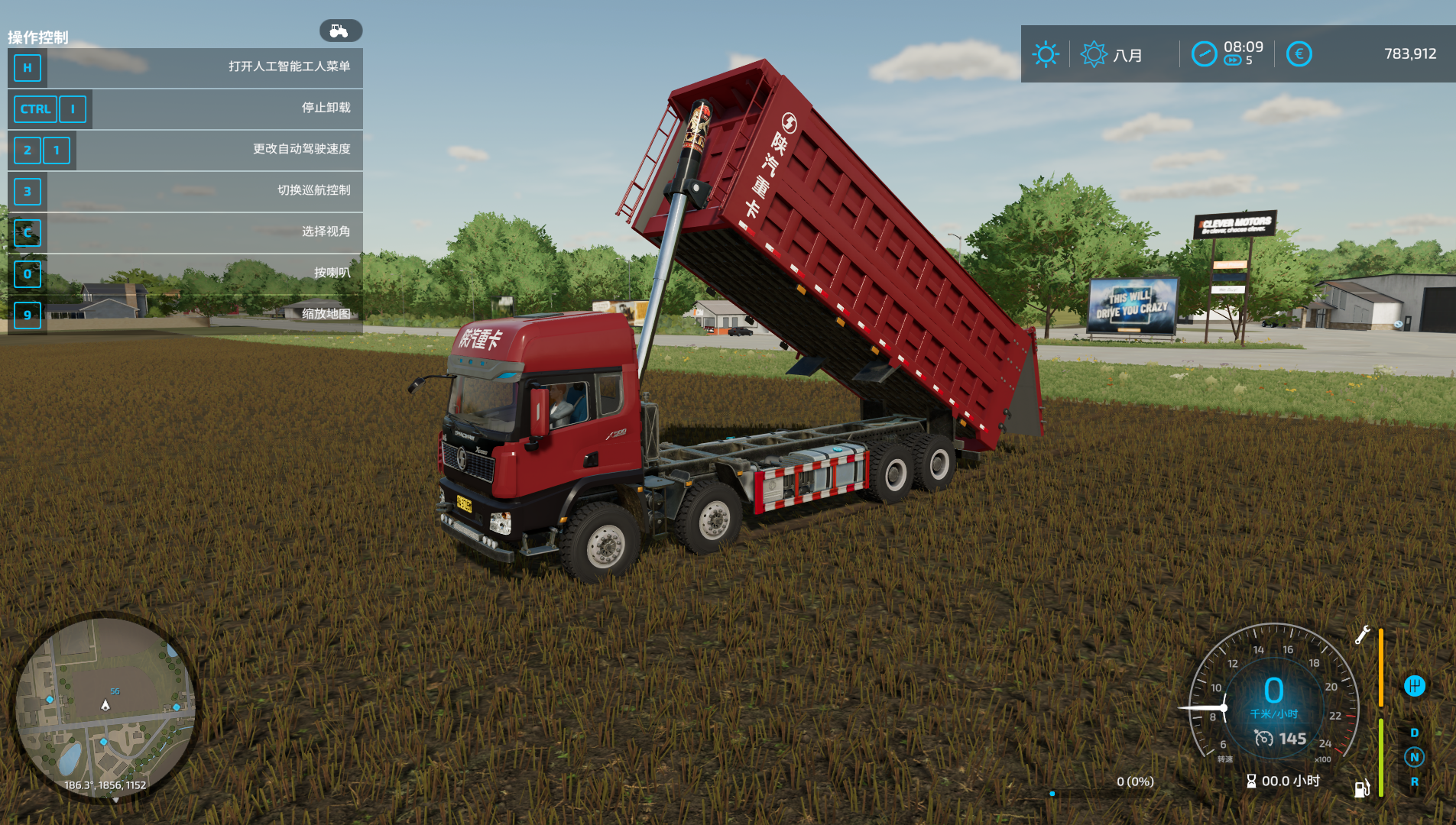
Task: Click the tractor icon above the controls list
Action: pos(340,31)
